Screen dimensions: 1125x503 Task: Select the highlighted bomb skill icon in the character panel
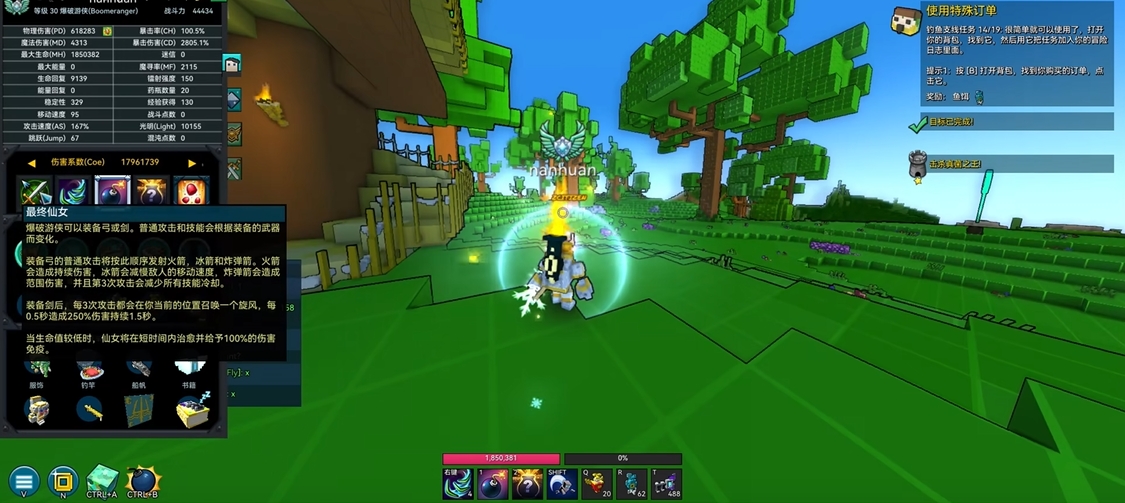point(112,191)
